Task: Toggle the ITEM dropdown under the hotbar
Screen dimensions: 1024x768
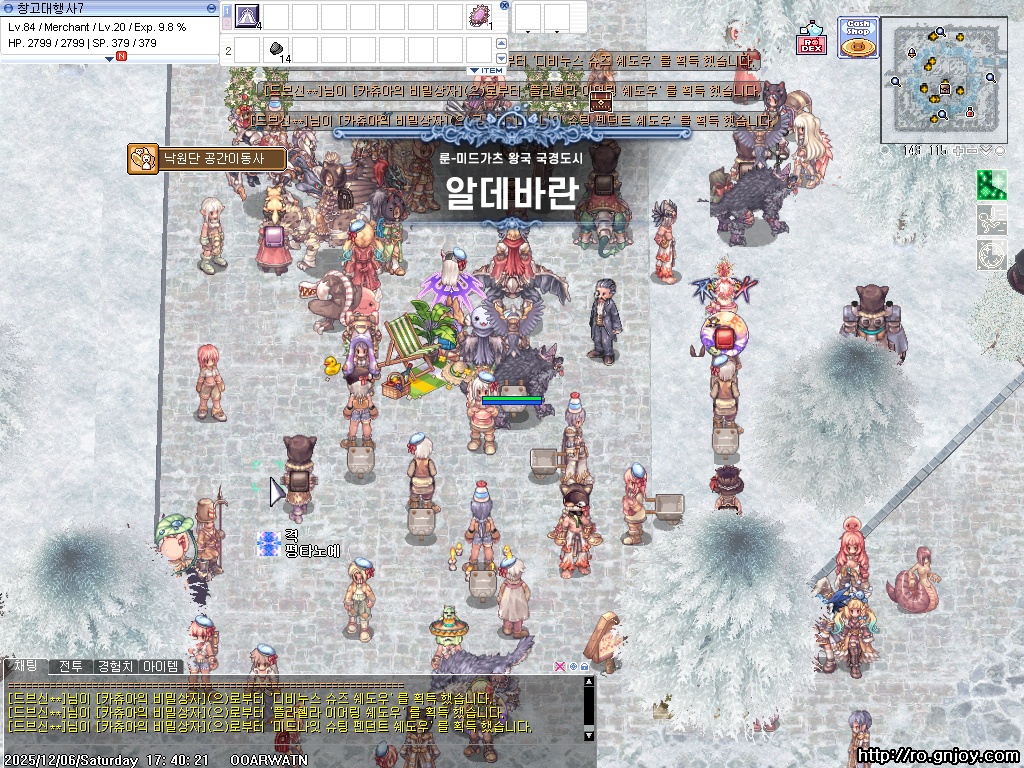Action: click(x=487, y=71)
